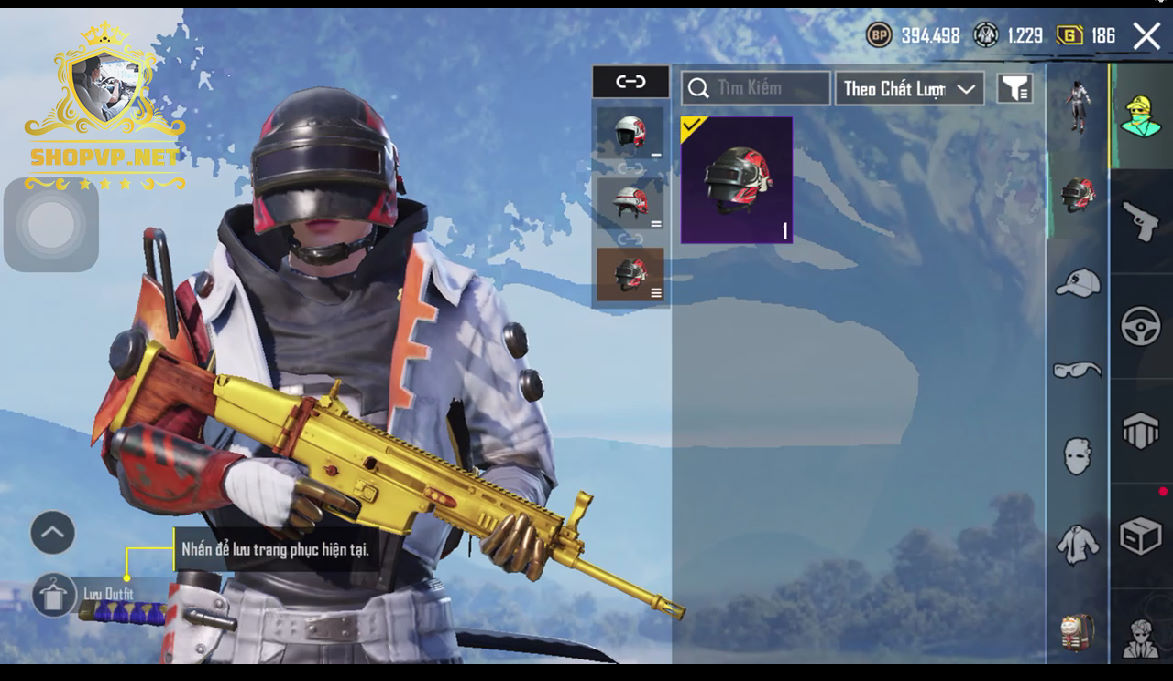
Task: Choose the highlighted brown helmet slot
Action: [x=630, y=274]
